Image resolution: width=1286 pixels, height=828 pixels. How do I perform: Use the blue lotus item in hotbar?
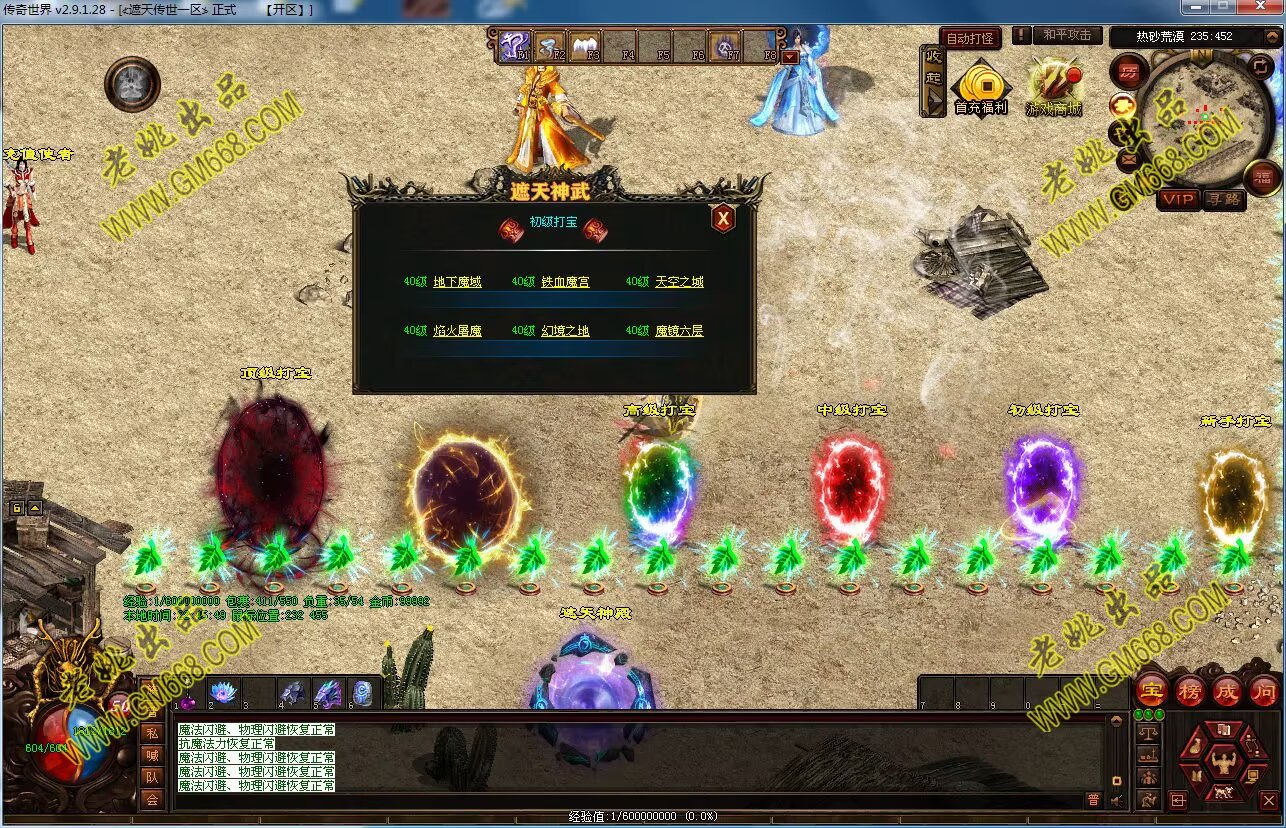pos(222,692)
